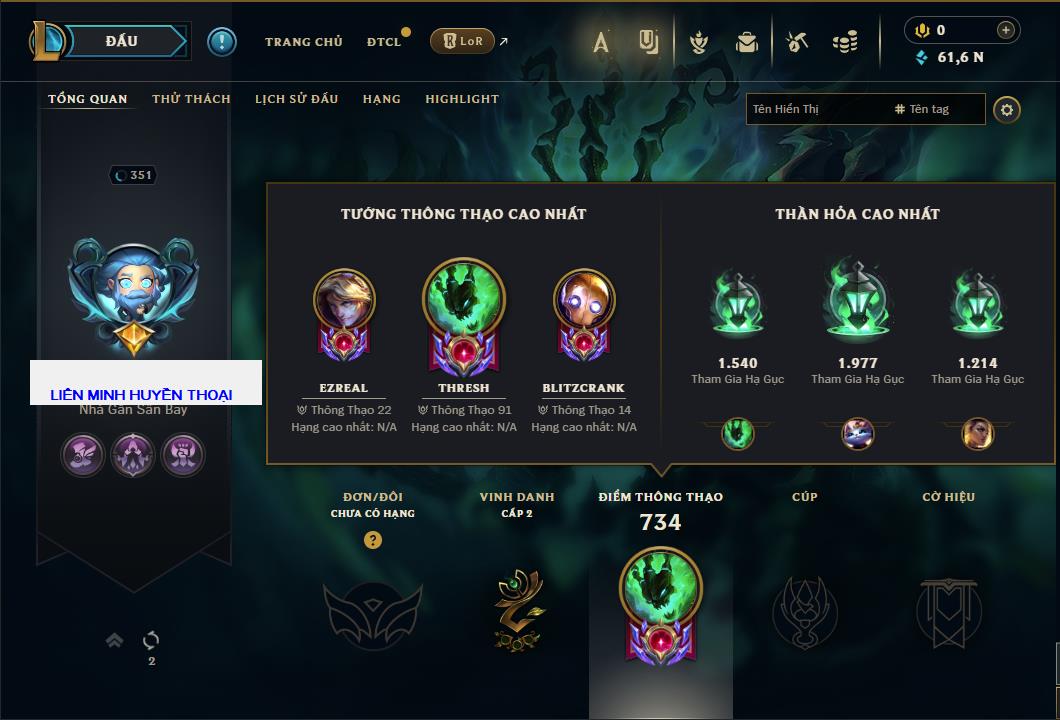Switch to the LỊCH SỬ ĐẤU tab
Image resolution: width=1060 pixels, height=720 pixels.
click(296, 99)
